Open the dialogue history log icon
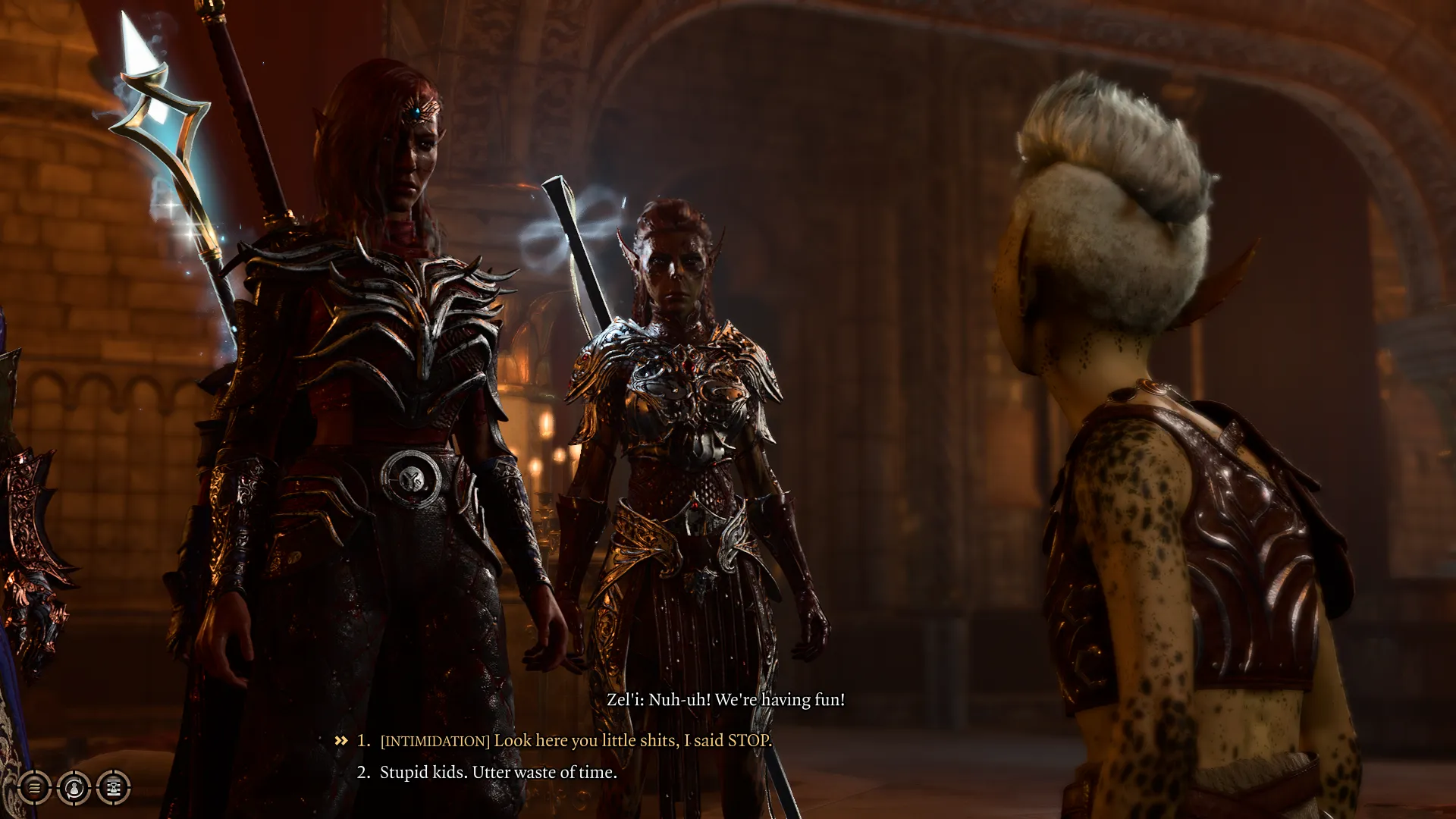This screenshot has height=819, width=1456. [112, 788]
